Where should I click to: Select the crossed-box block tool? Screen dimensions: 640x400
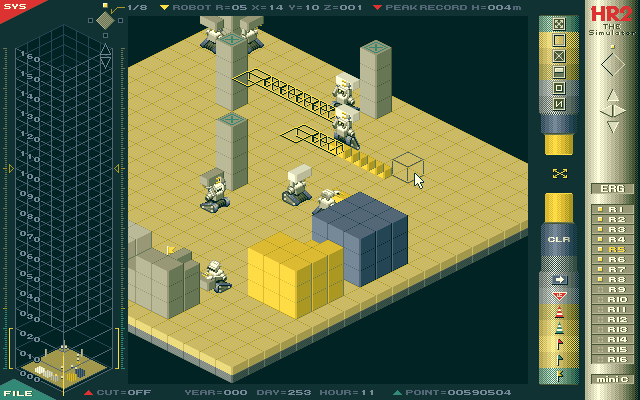point(559,56)
